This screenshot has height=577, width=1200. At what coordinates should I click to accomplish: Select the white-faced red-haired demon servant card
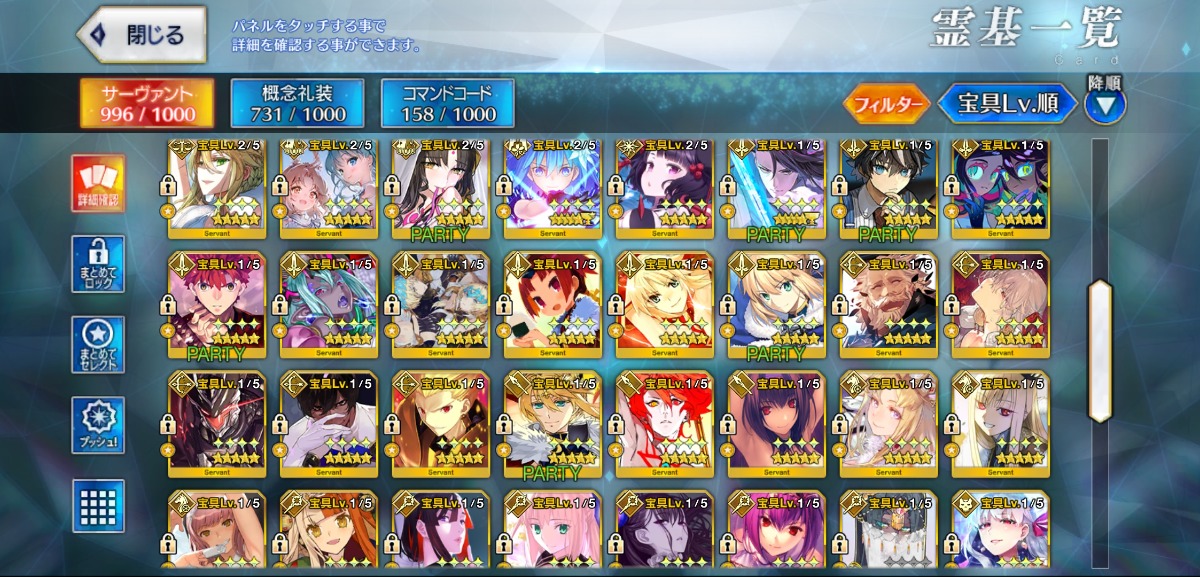[x=665, y=423]
